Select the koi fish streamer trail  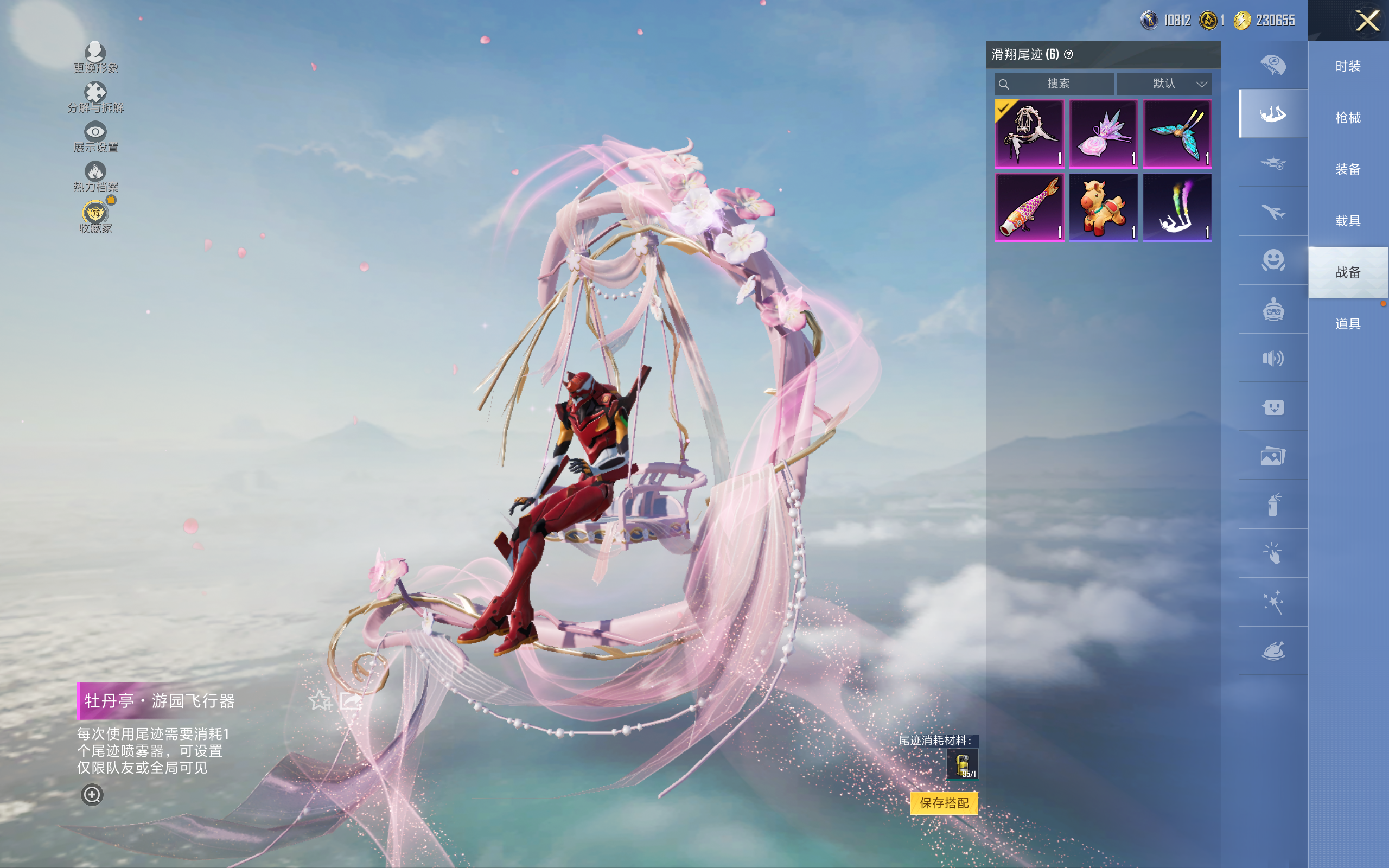[x=1029, y=208]
